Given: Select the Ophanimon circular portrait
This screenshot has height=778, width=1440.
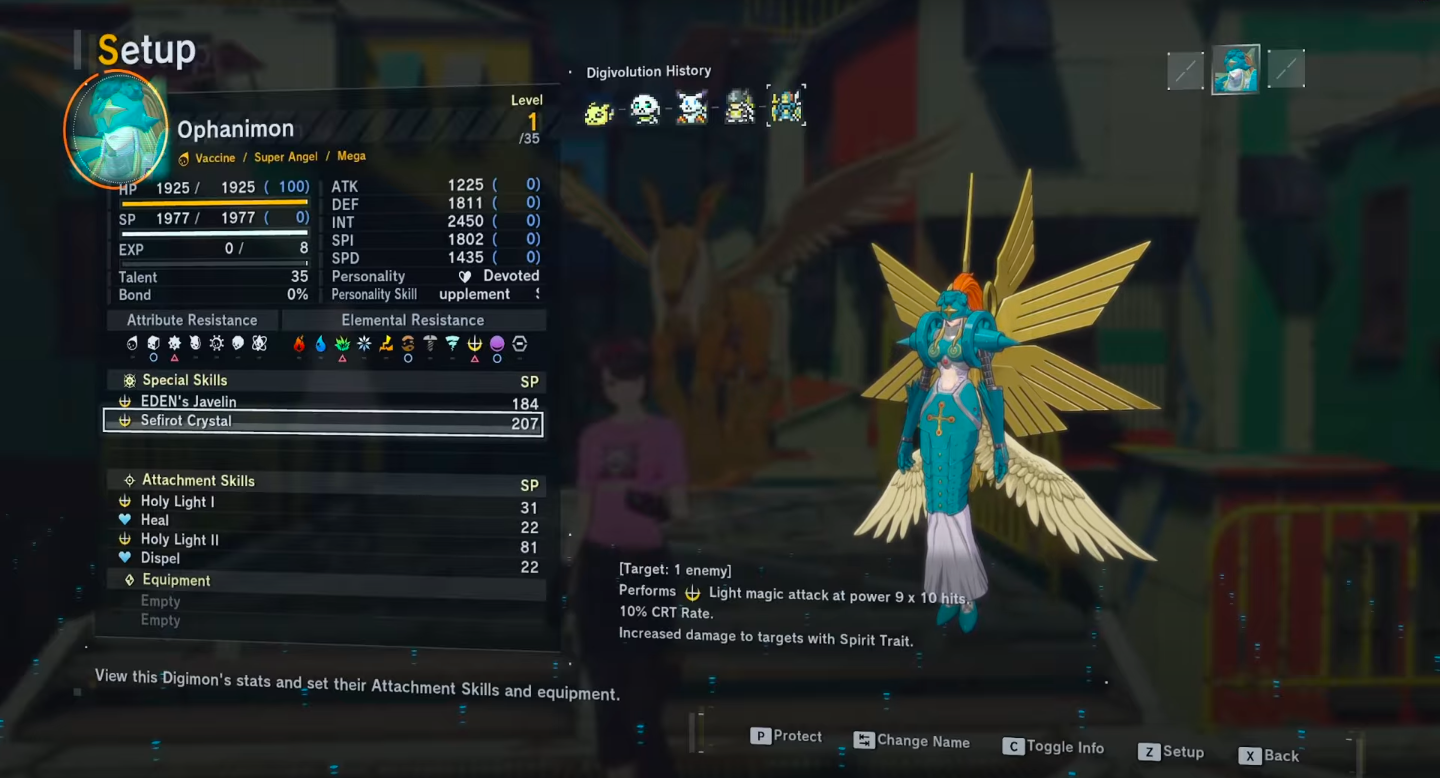Looking at the screenshot, I should pos(115,129).
